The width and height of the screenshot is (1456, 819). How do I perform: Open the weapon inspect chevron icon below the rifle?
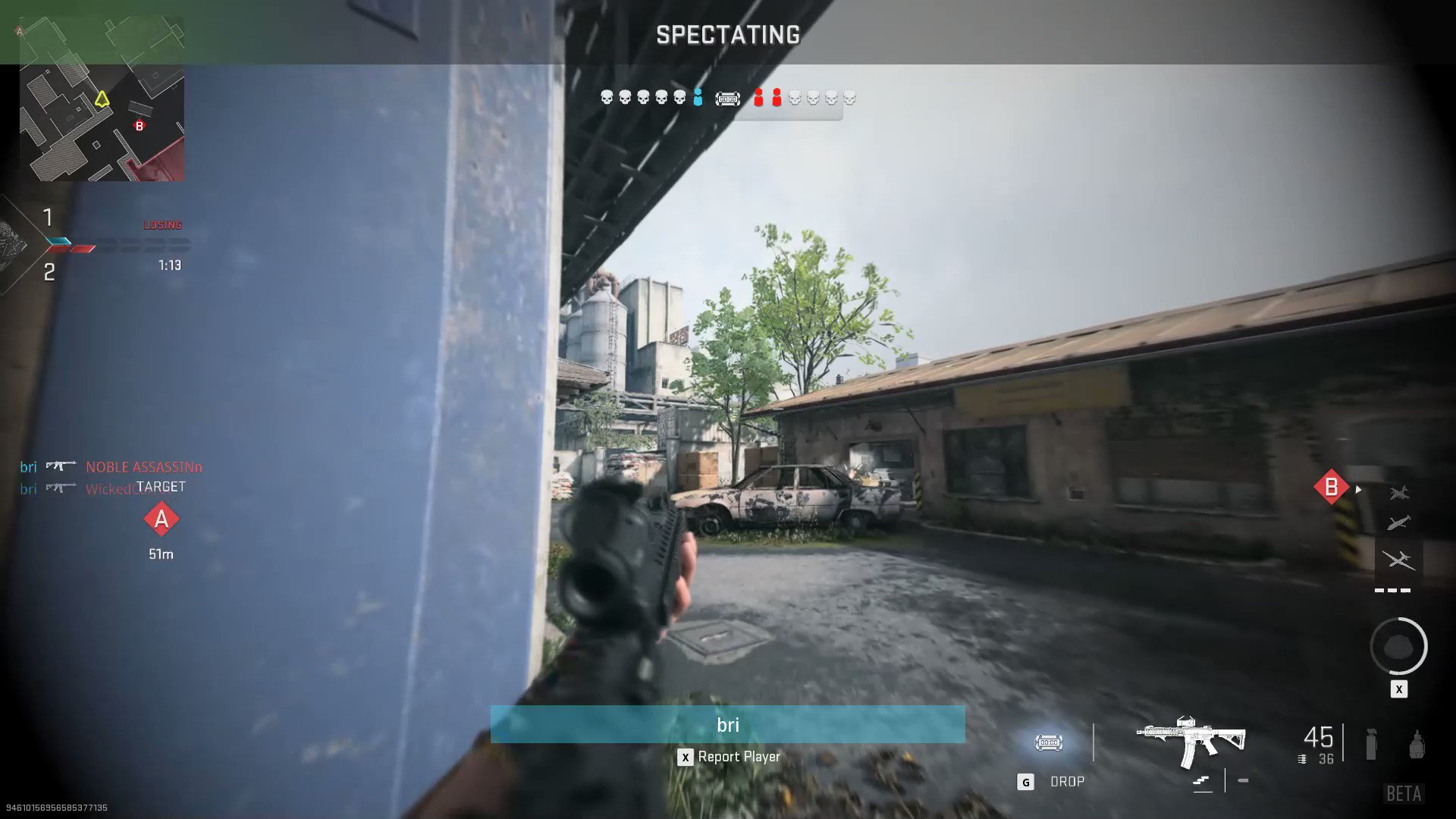tap(1202, 780)
